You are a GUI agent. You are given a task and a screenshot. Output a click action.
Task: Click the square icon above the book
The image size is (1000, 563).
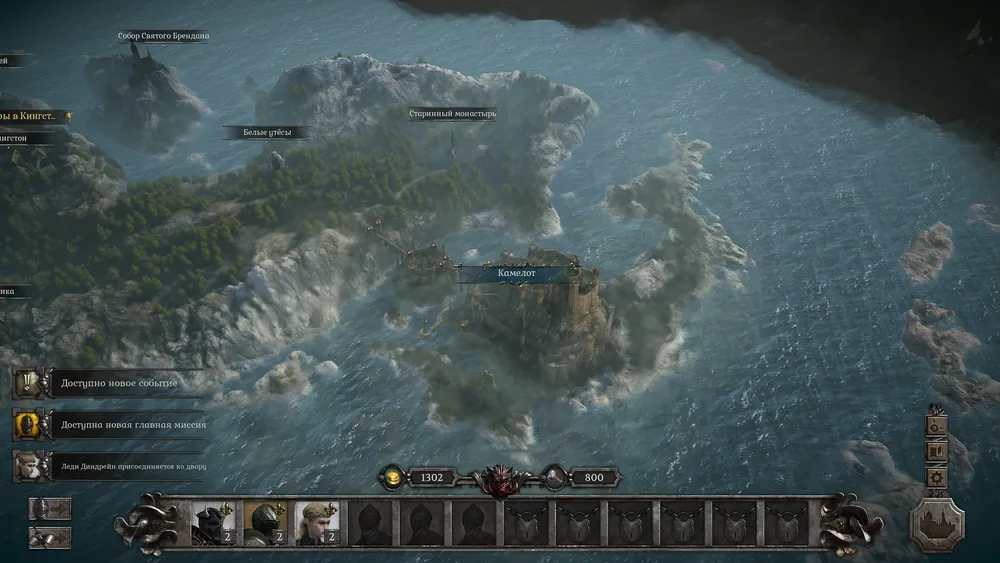point(937,425)
